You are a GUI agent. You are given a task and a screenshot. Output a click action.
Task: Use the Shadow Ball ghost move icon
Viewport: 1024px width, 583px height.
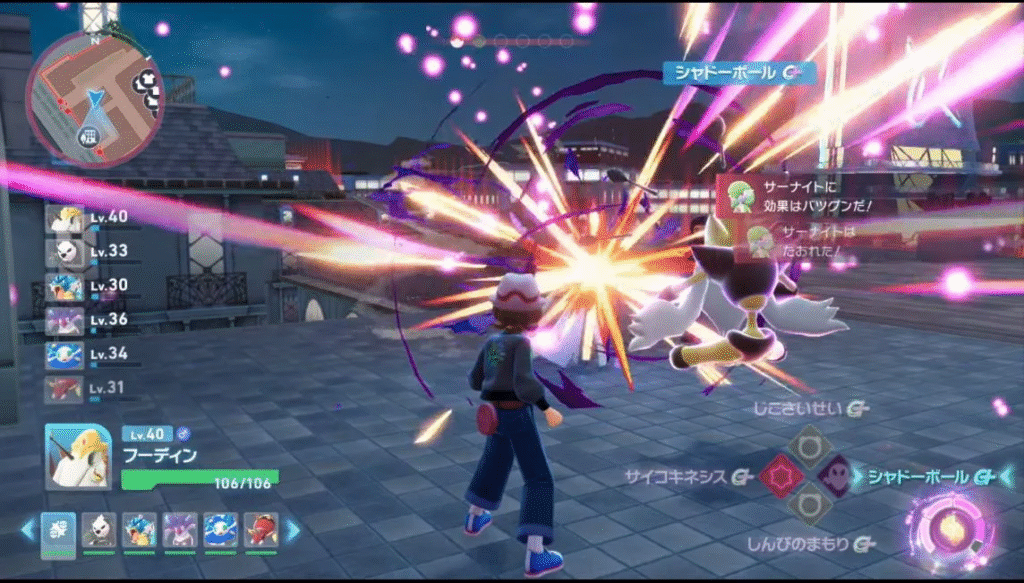(x=834, y=477)
